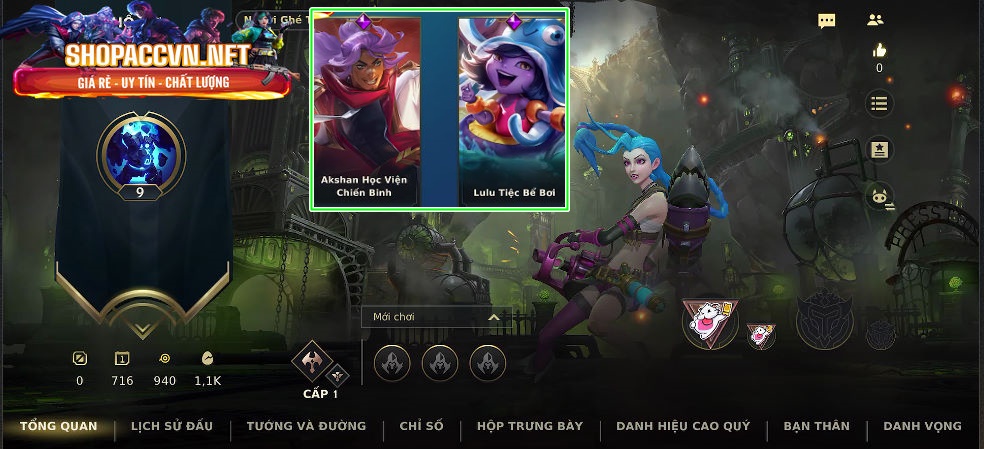Image resolution: width=984 pixels, height=449 pixels.
Task: Open the Lịch Sử Đấu tab
Action: 172,426
